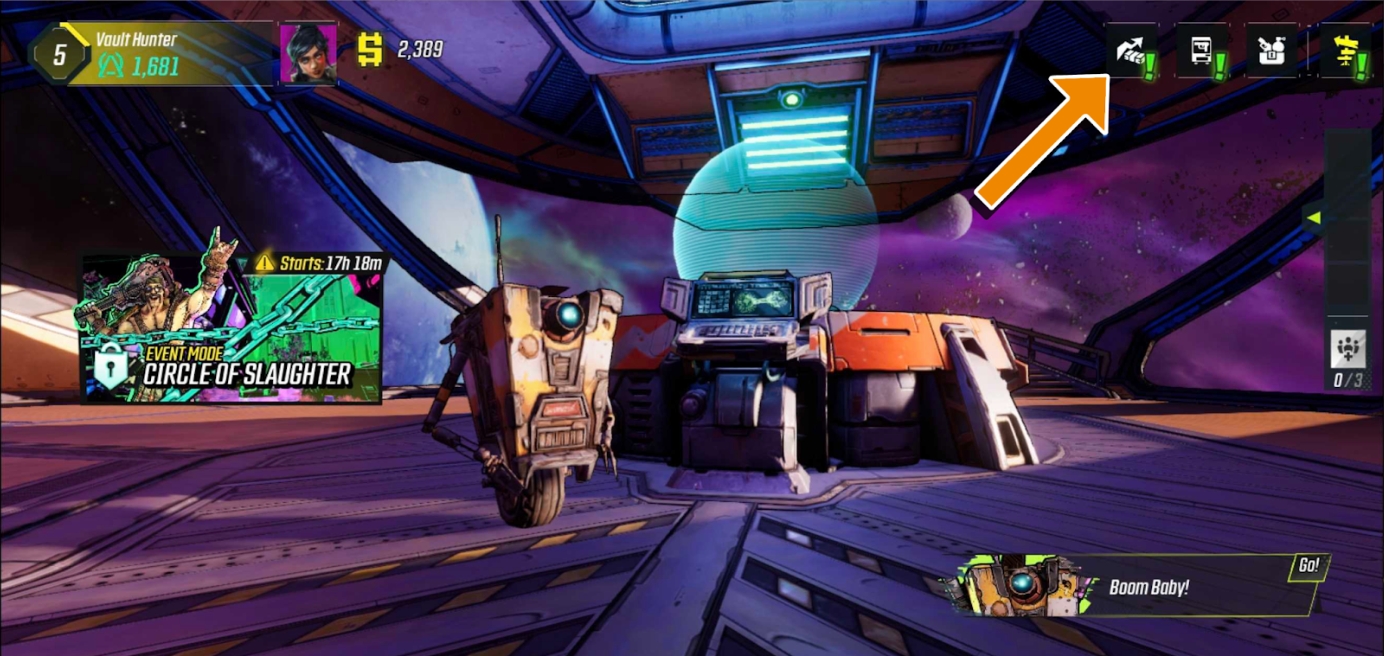The image size is (1384, 656).
Task: Tap the dollar sign currency icon
Action: click(371, 50)
